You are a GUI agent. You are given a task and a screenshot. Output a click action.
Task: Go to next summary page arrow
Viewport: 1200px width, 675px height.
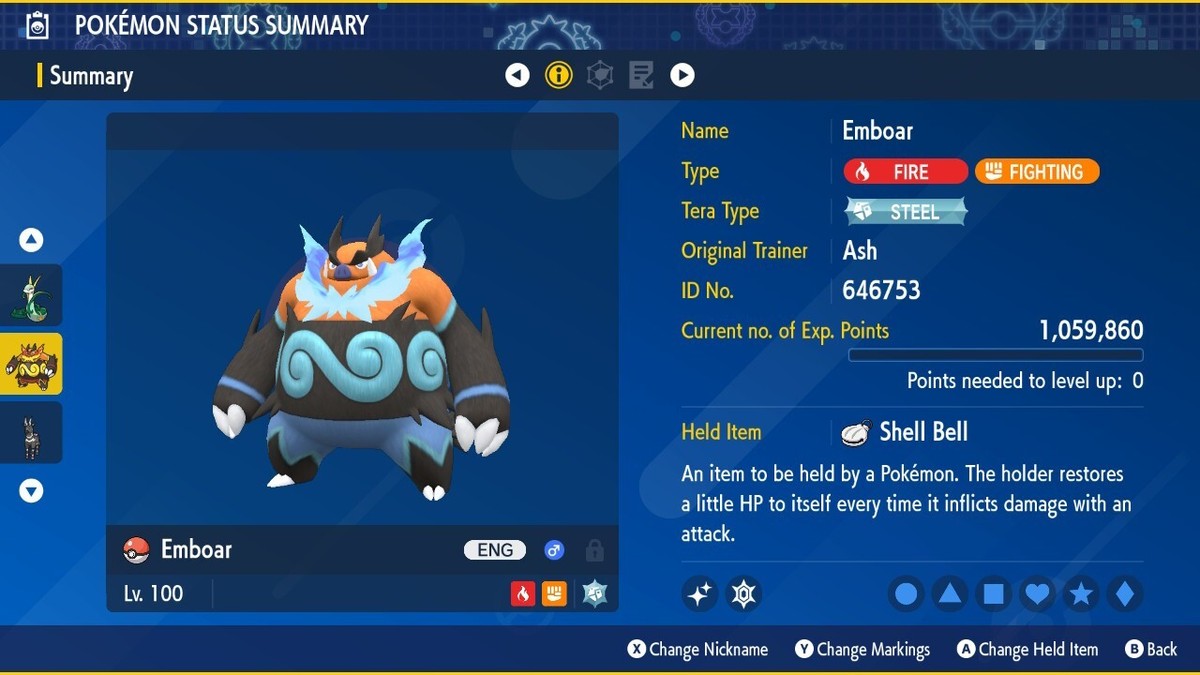click(x=682, y=75)
